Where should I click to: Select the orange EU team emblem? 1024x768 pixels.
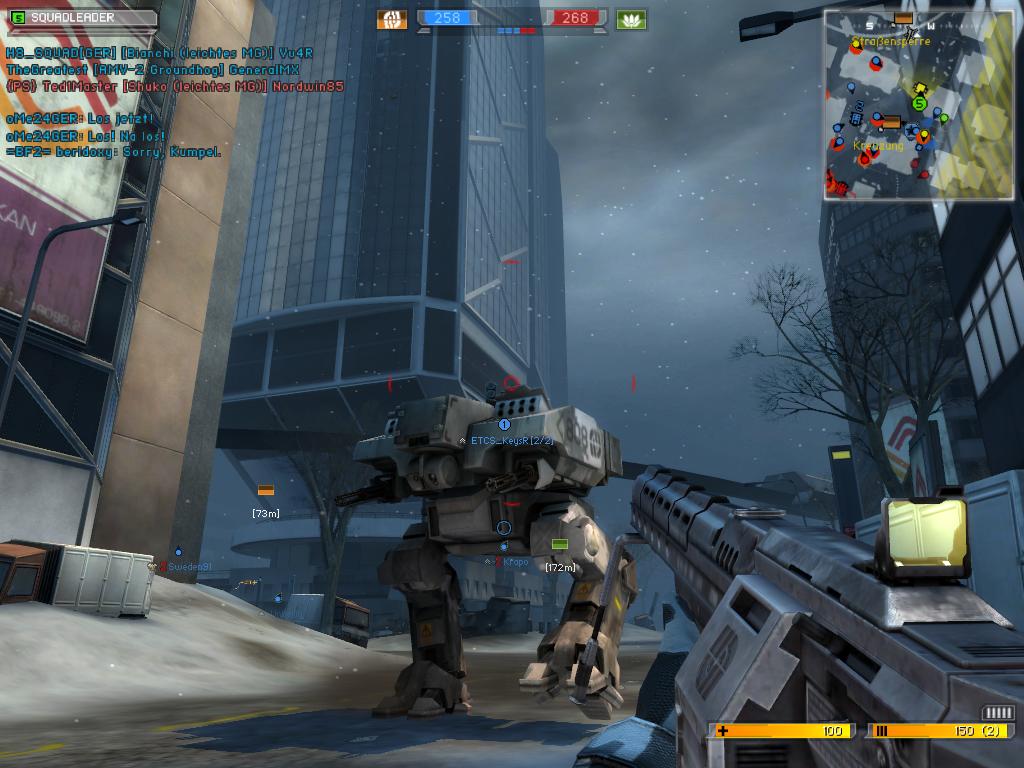[392, 18]
